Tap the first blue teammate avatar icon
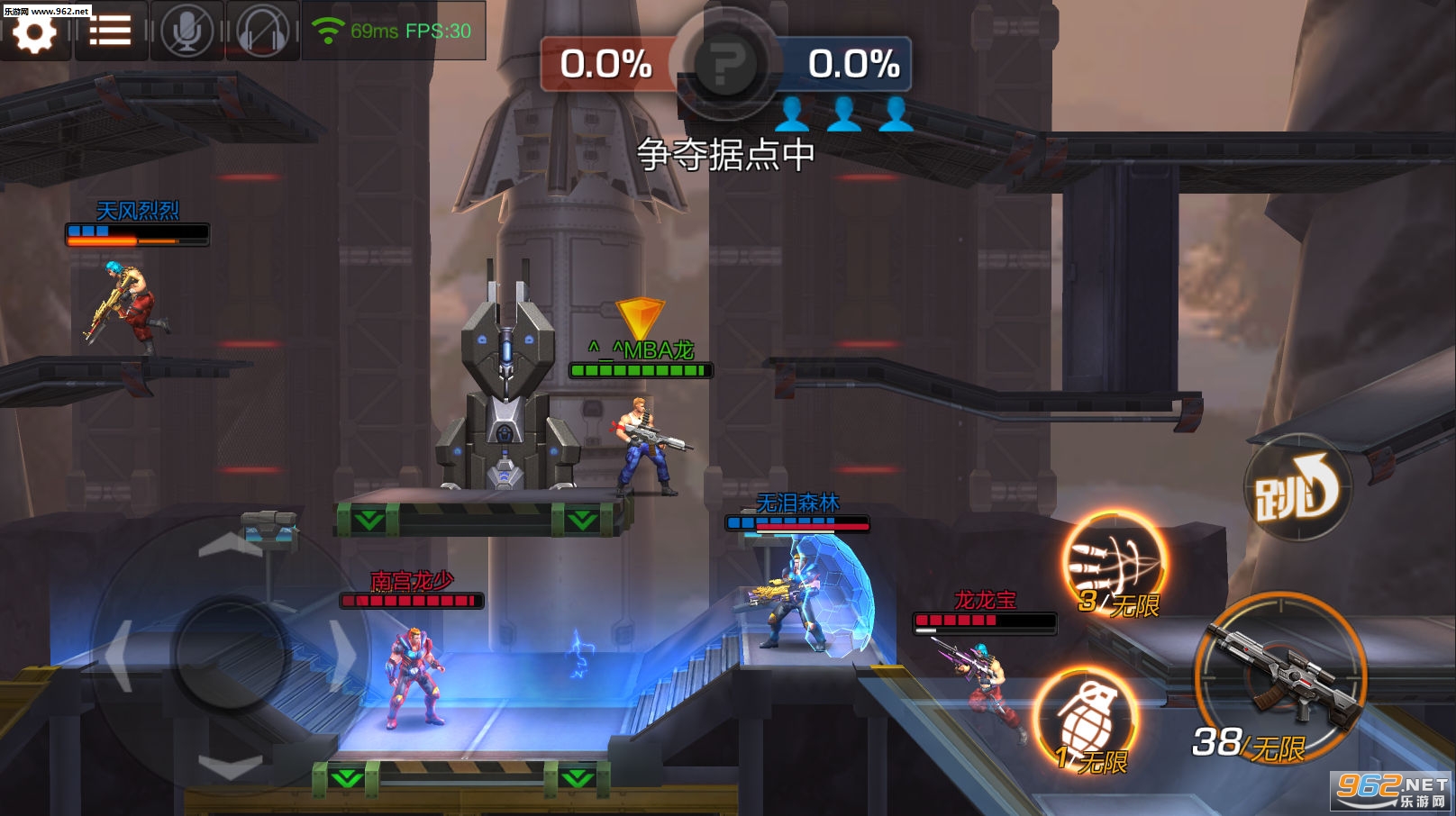 (x=794, y=115)
